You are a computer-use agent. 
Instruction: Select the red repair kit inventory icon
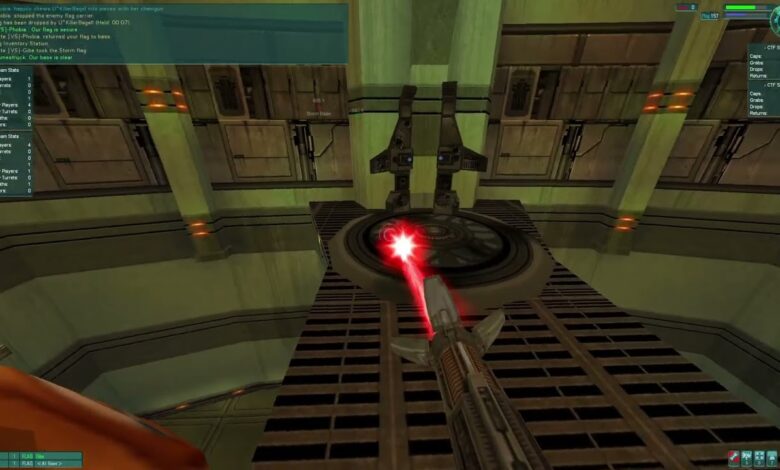(733, 458)
